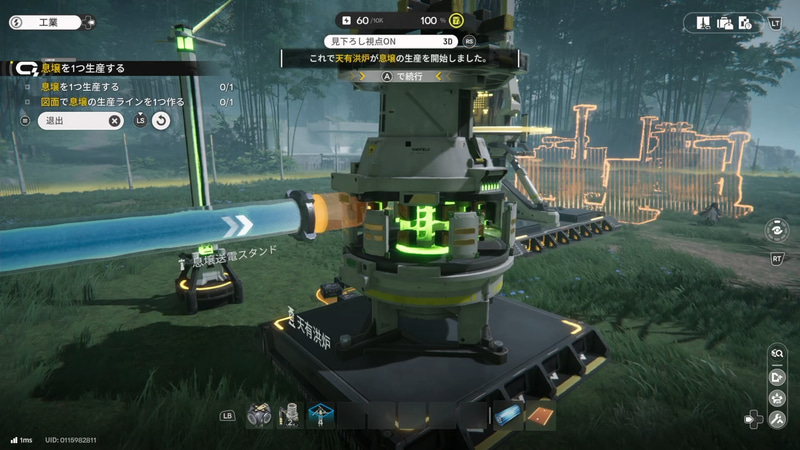Toggle the 見下ろし視点ON overhead view switch
This screenshot has height=450, width=800.
pyautogui.click(x=392, y=41)
